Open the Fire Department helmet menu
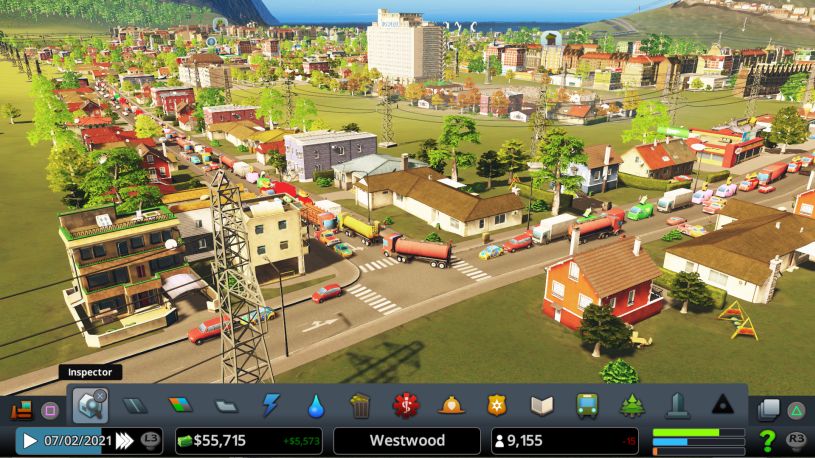Viewport: 815px width, 458px height. pyautogui.click(x=452, y=406)
